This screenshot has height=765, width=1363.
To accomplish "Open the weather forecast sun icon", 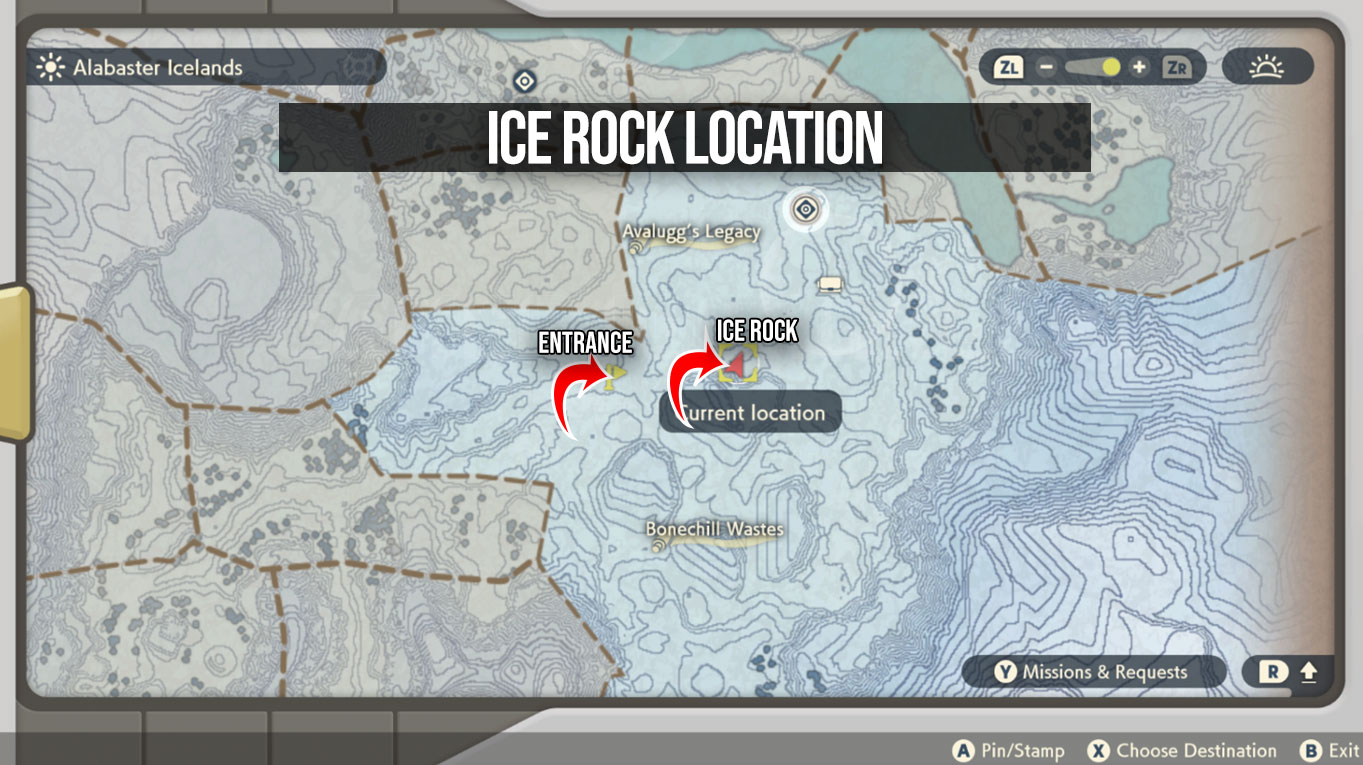I will 1266,67.
